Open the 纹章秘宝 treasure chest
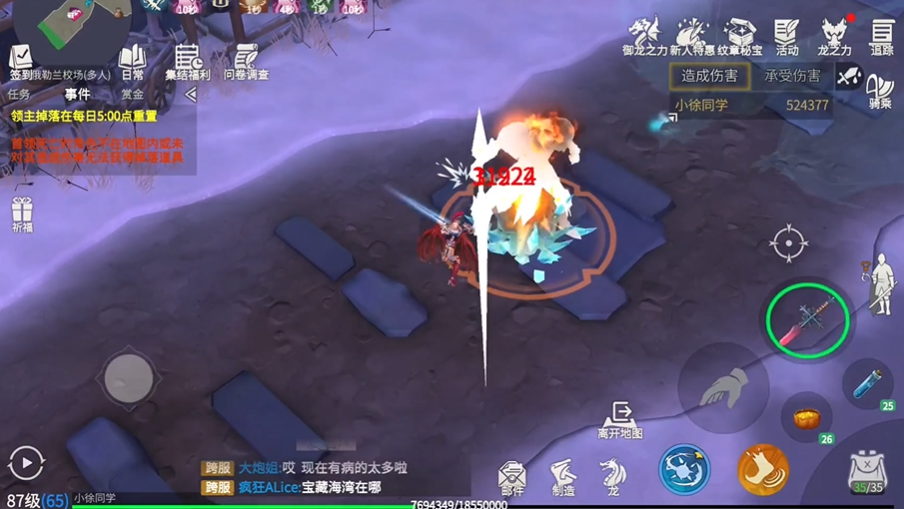 click(741, 36)
